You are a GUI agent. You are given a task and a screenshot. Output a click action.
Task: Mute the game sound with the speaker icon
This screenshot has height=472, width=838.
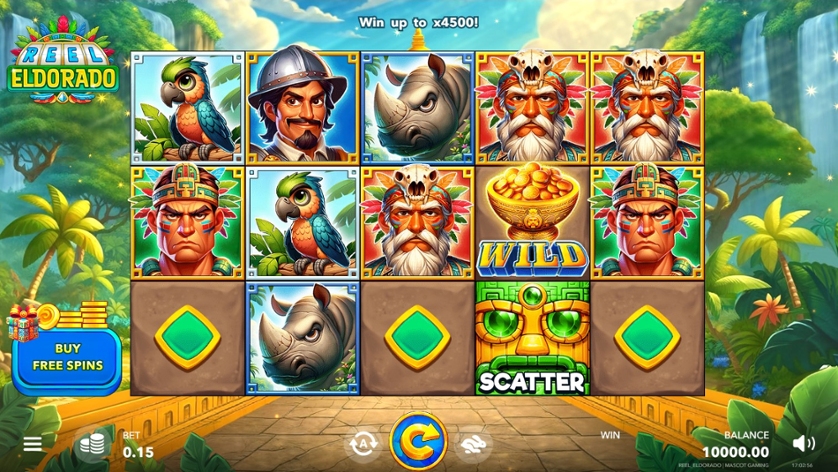coord(803,442)
